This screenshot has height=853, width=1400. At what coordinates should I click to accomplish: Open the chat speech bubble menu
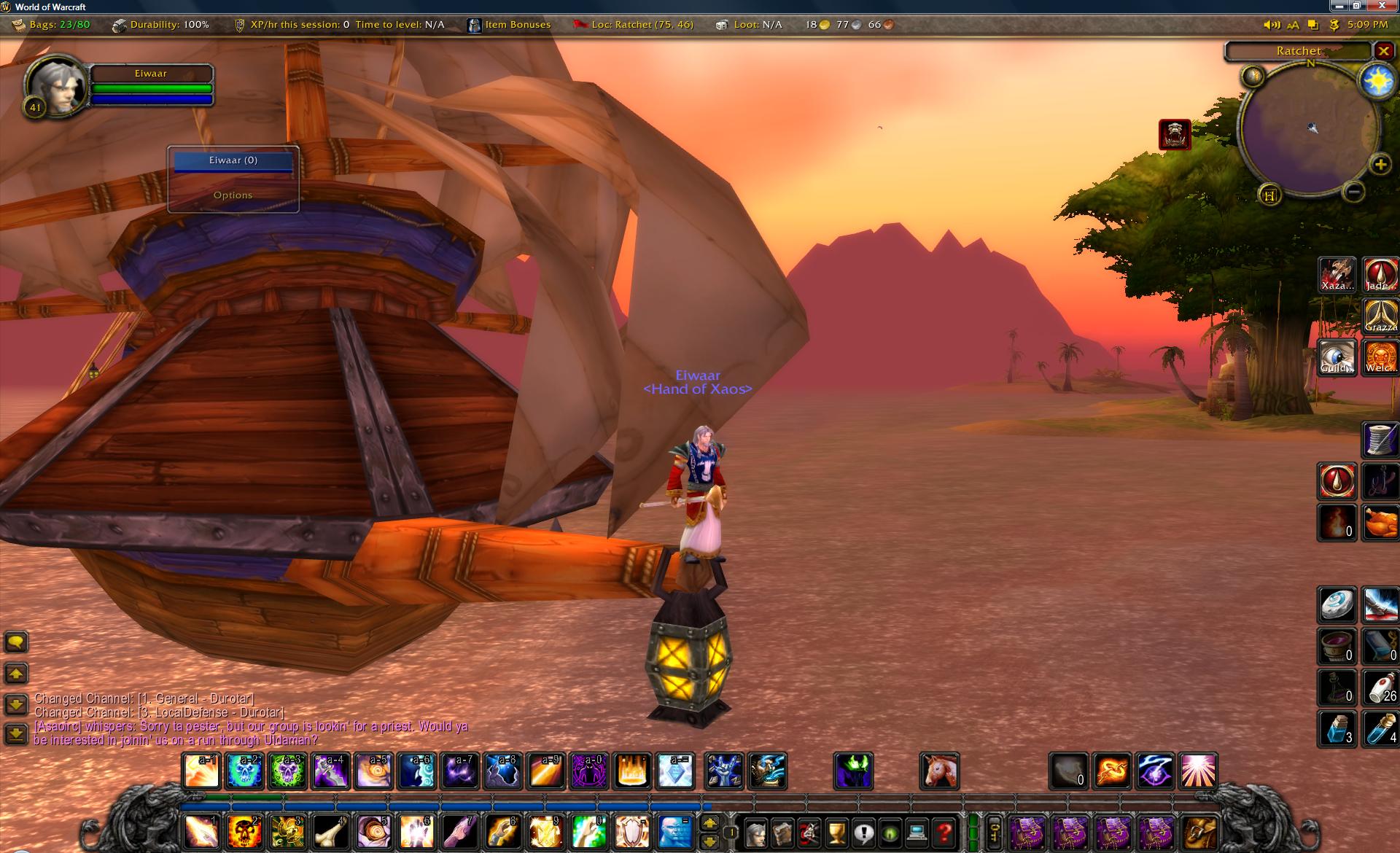tap(16, 642)
